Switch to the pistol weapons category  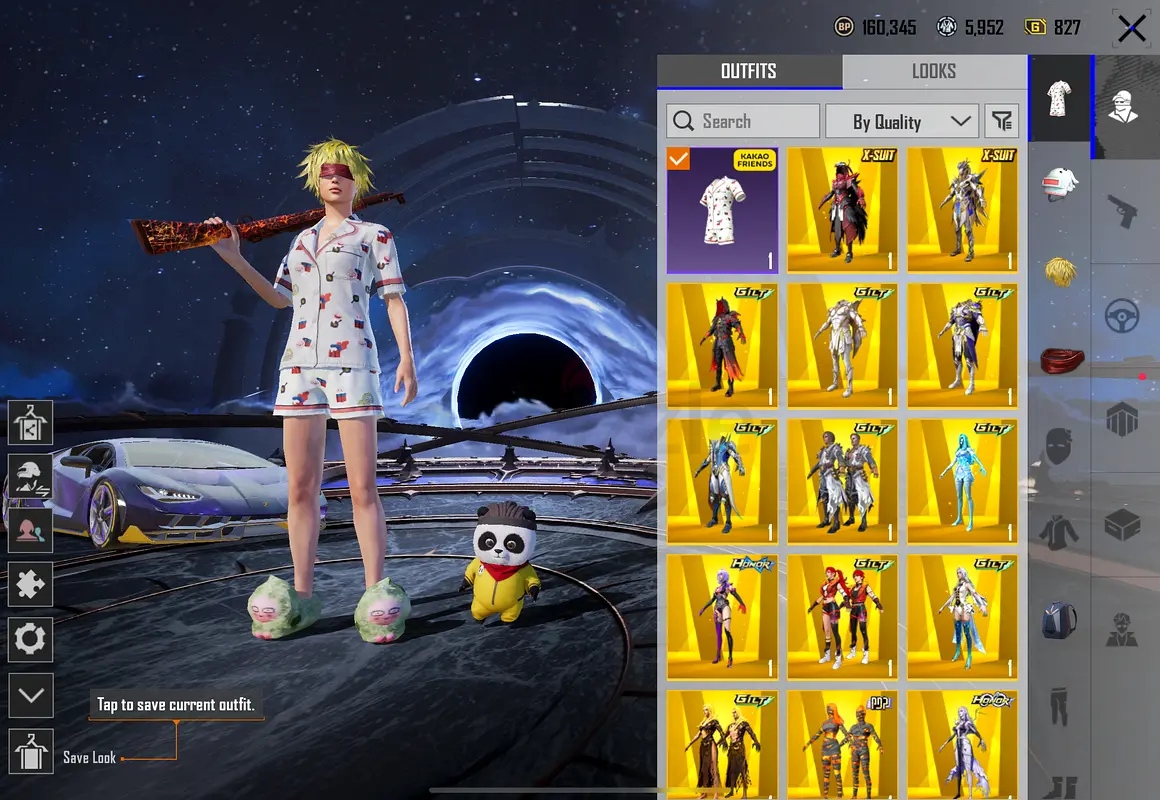click(1124, 211)
